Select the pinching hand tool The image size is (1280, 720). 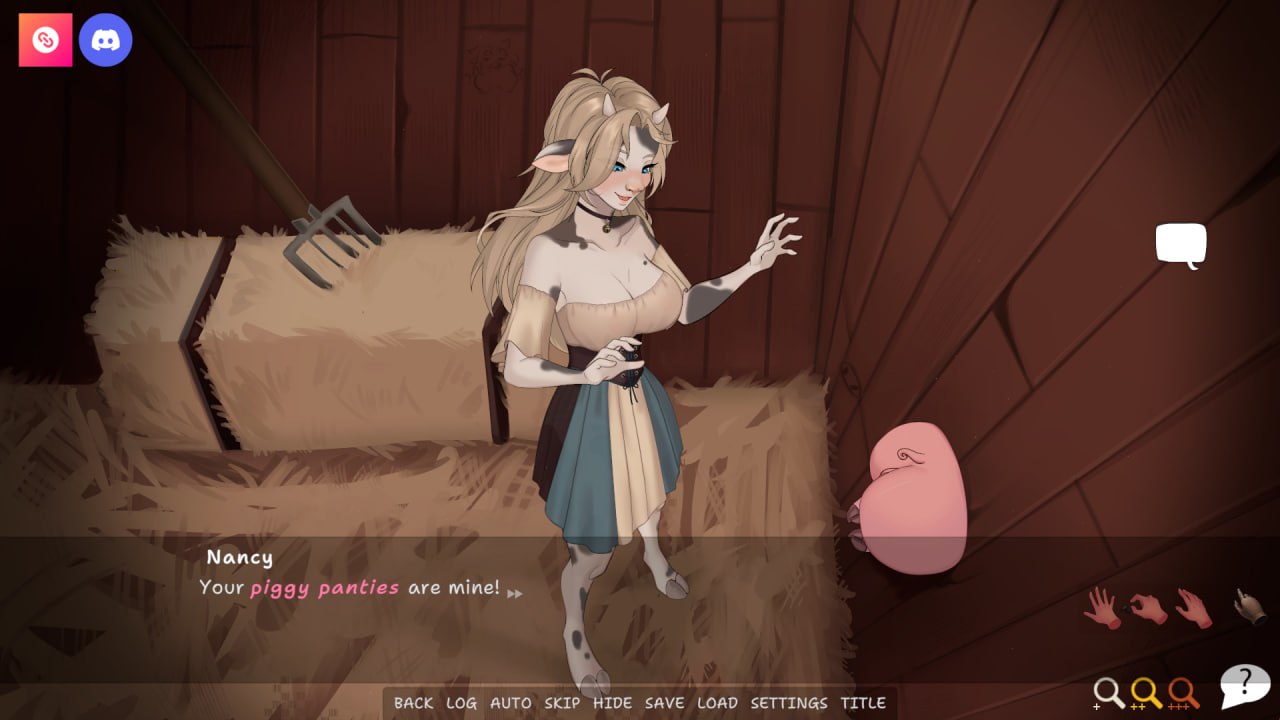click(x=1146, y=606)
